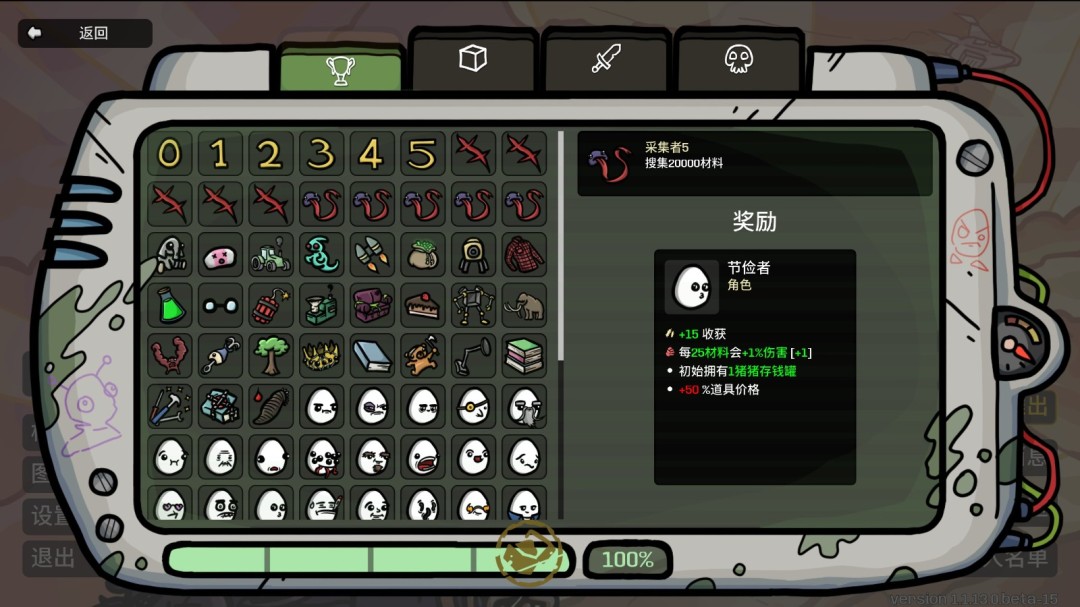The width and height of the screenshot is (1080, 607).
Task: Select the eyepatch egg character tile
Action: 473,406
